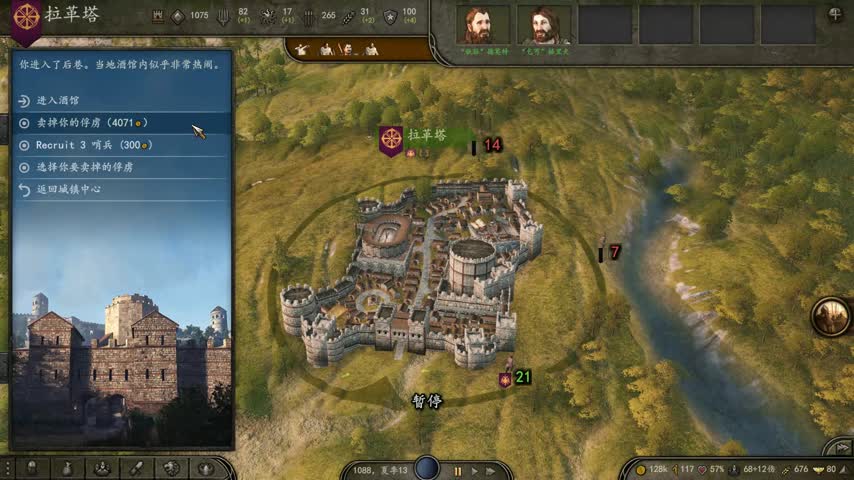Sell your prisoners for 4071 gold

pos(85,122)
